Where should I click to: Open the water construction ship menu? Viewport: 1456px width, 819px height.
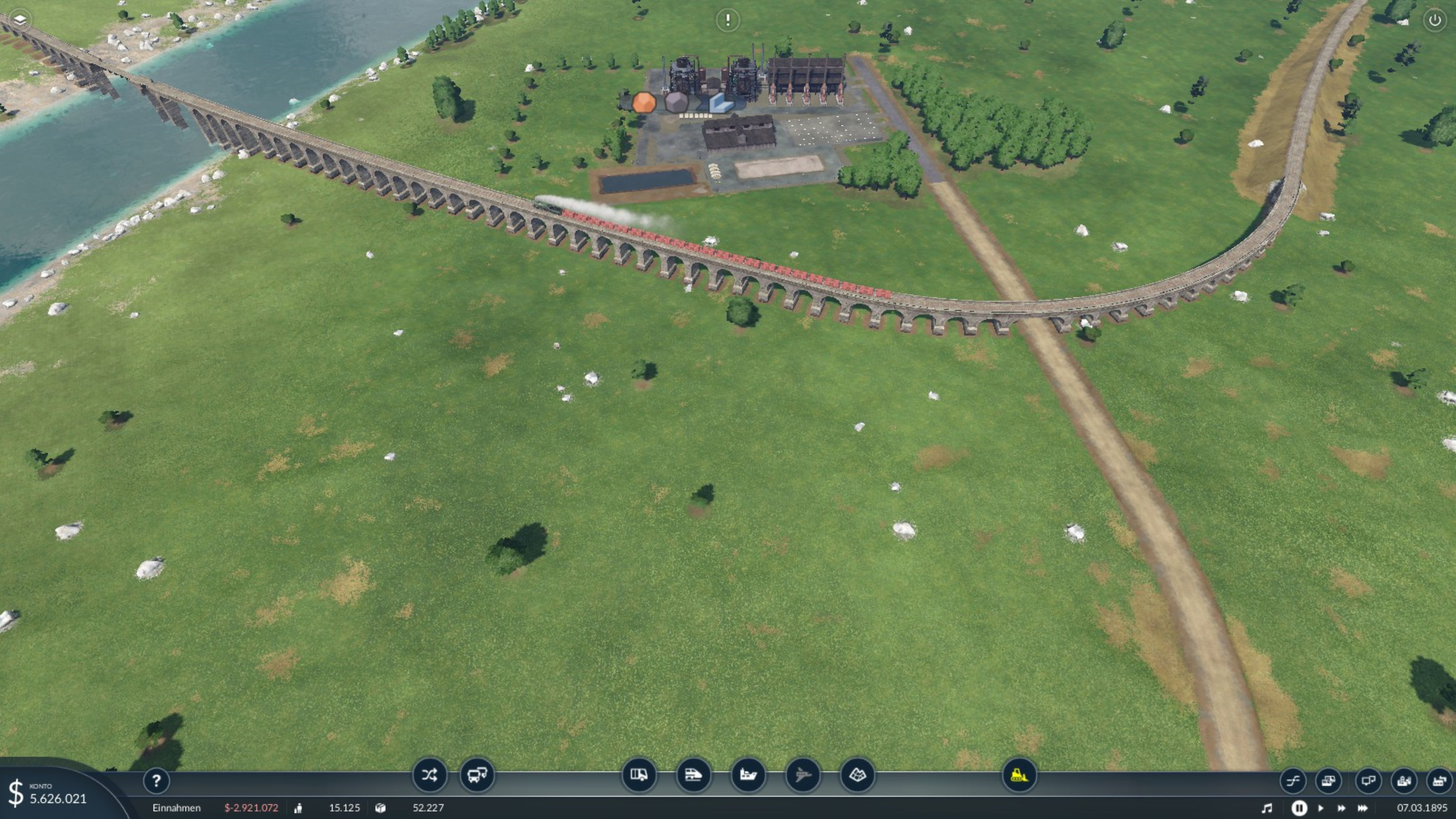point(748,775)
